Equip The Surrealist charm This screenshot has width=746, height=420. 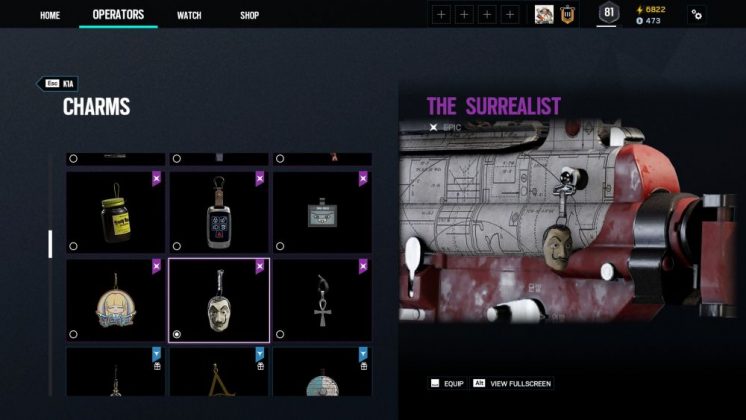coord(449,383)
